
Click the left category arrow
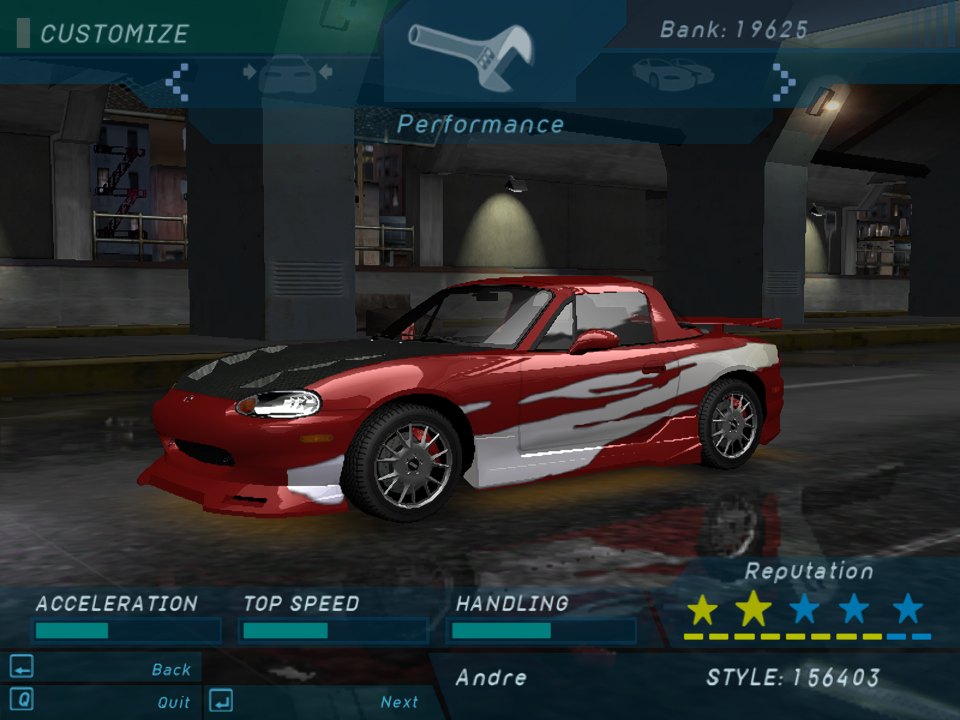pos(177,82)
